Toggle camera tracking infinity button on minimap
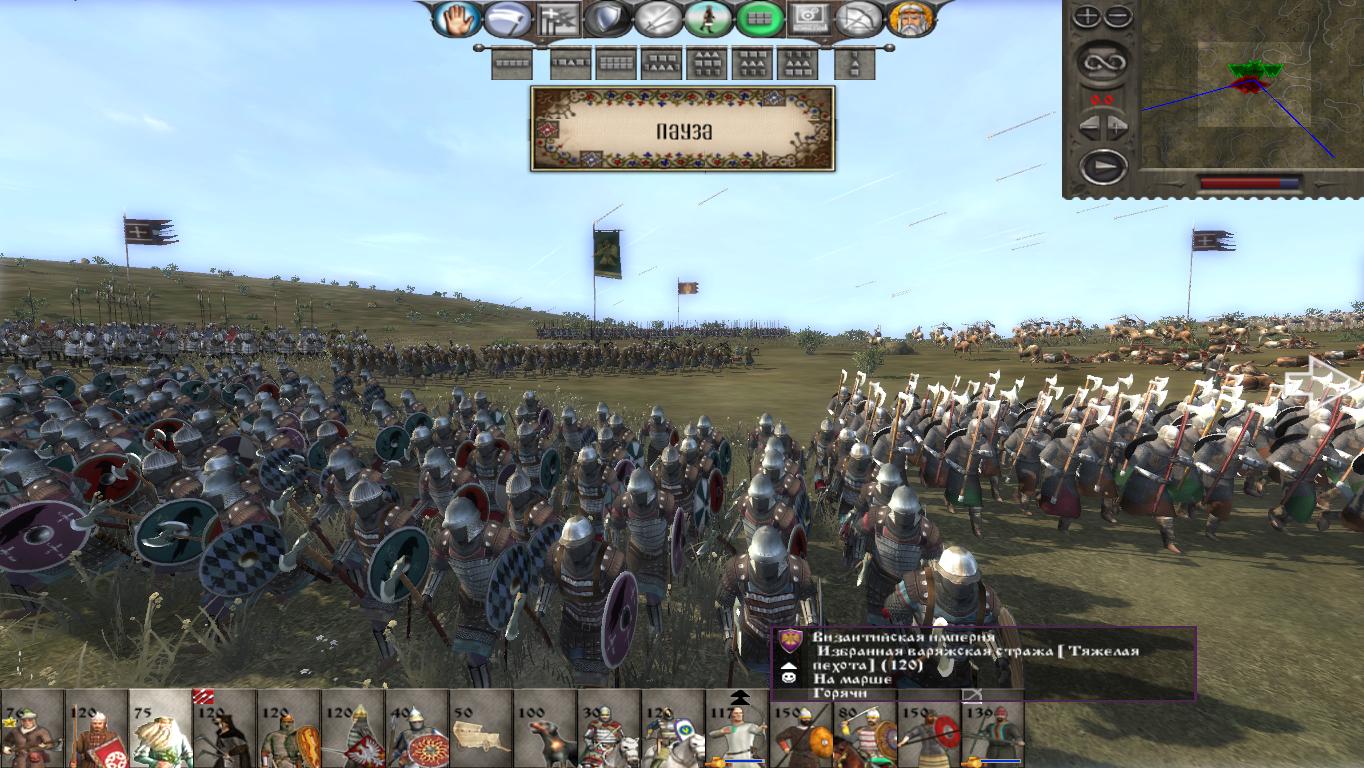This screenshot has height=768, width=1364. (1103, 63)
